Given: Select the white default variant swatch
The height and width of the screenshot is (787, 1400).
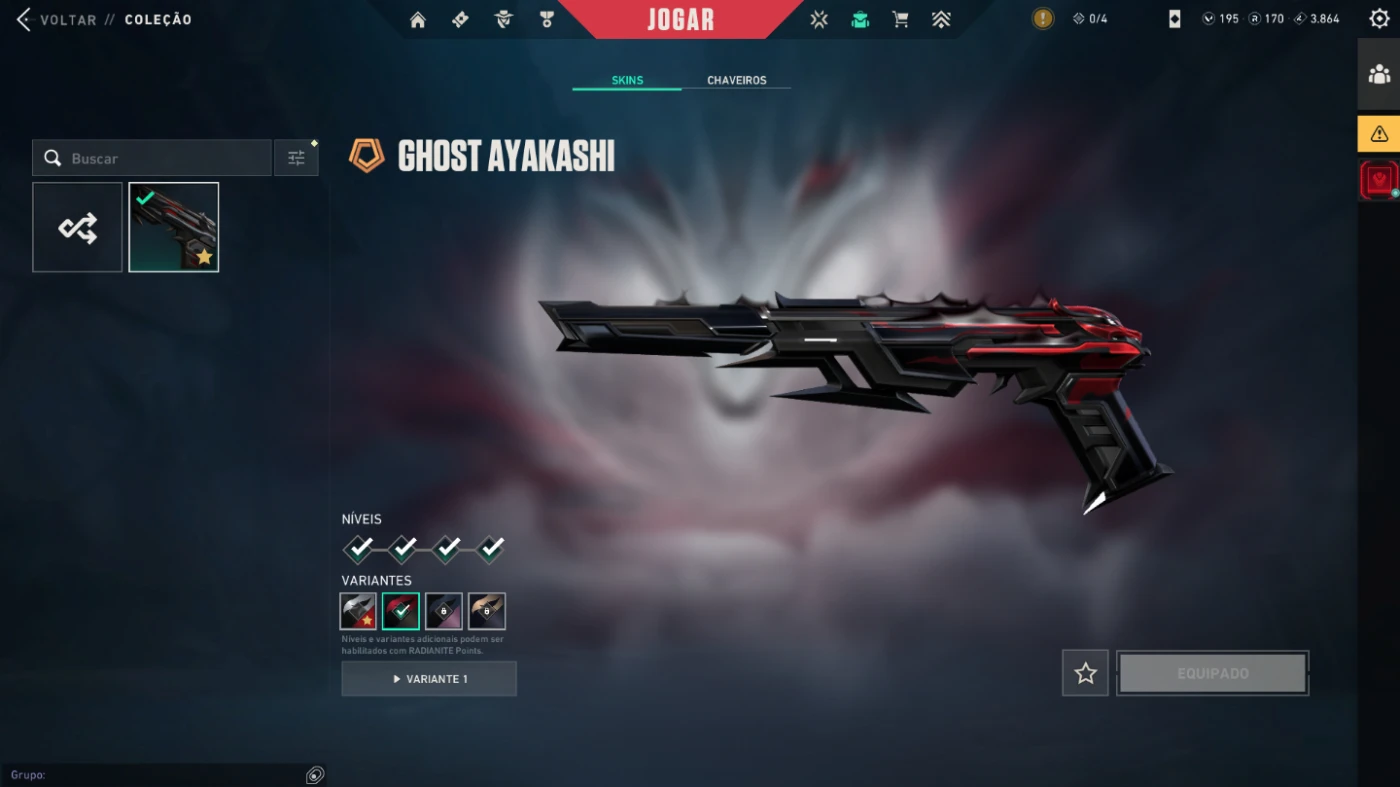Looking at the screenshot, I should (x=358, y=611).
